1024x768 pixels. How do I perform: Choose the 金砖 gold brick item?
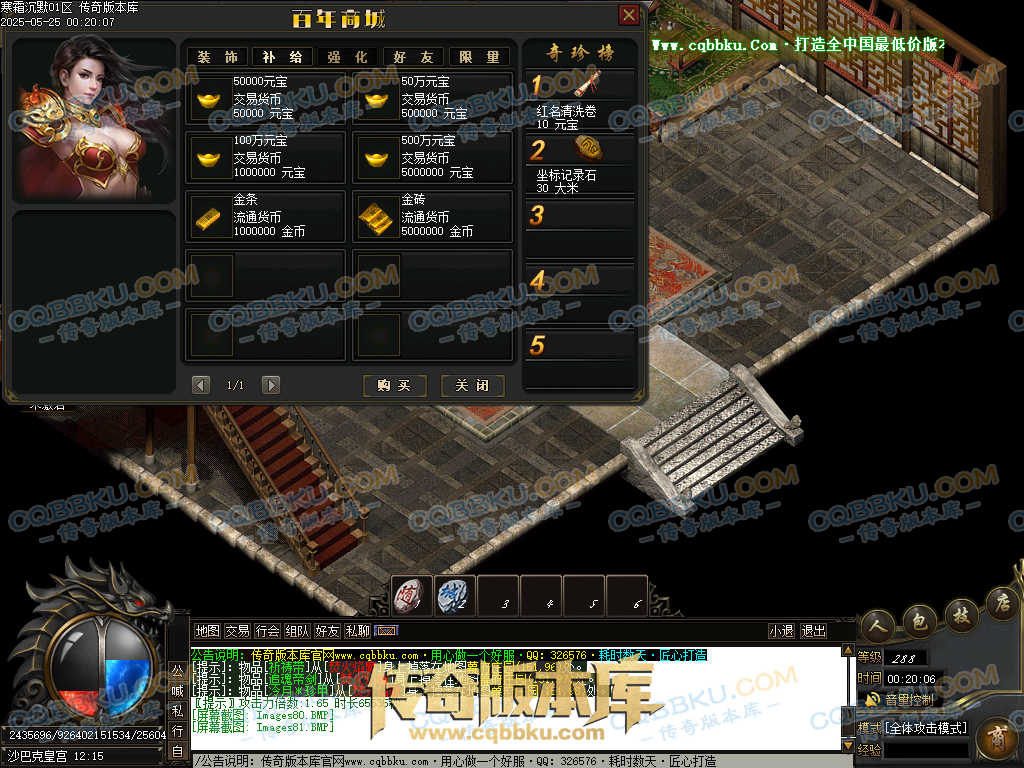tap(433, 216)
